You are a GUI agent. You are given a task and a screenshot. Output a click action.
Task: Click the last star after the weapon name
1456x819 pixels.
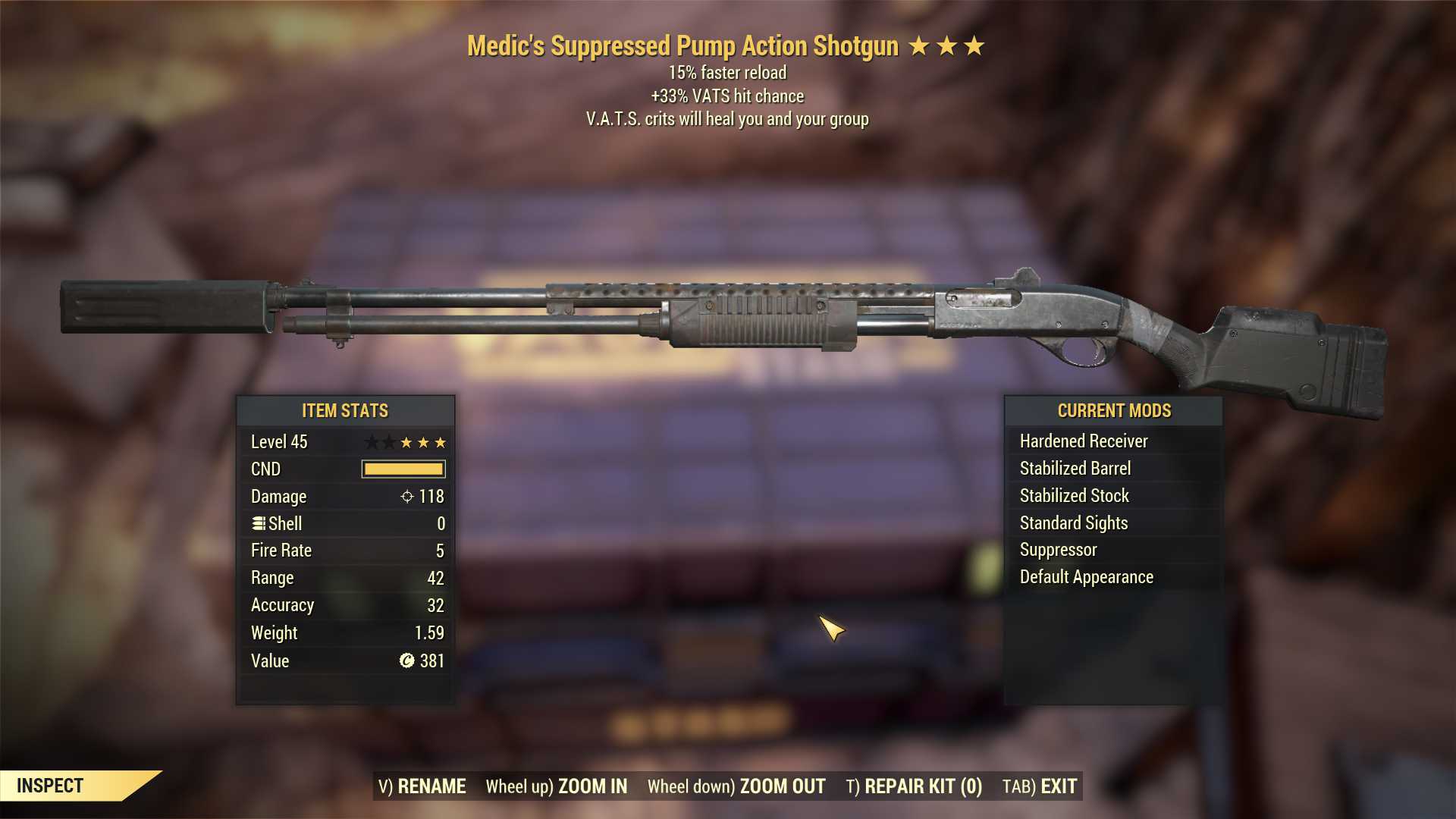tap(977, 47)
